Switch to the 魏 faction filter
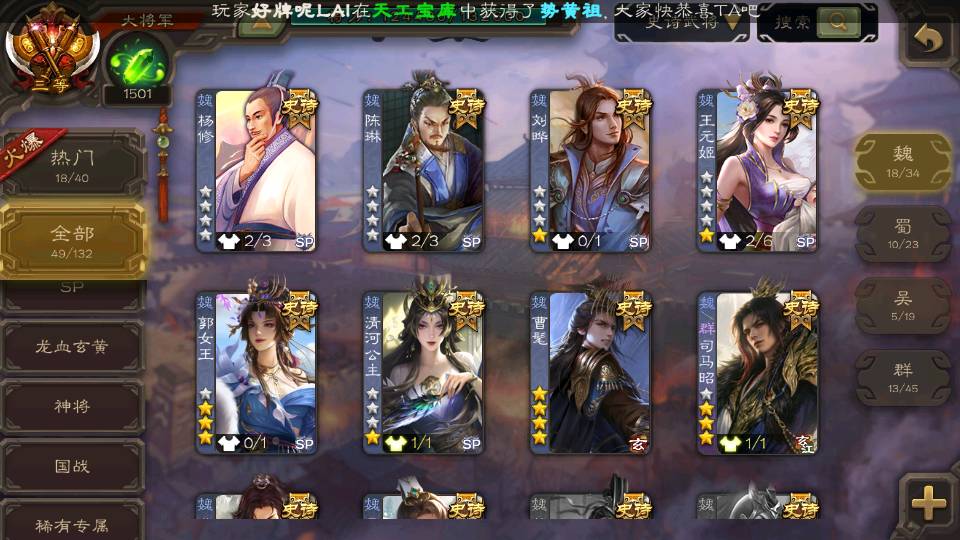The image size is (960, 540). tap(902, 160)
